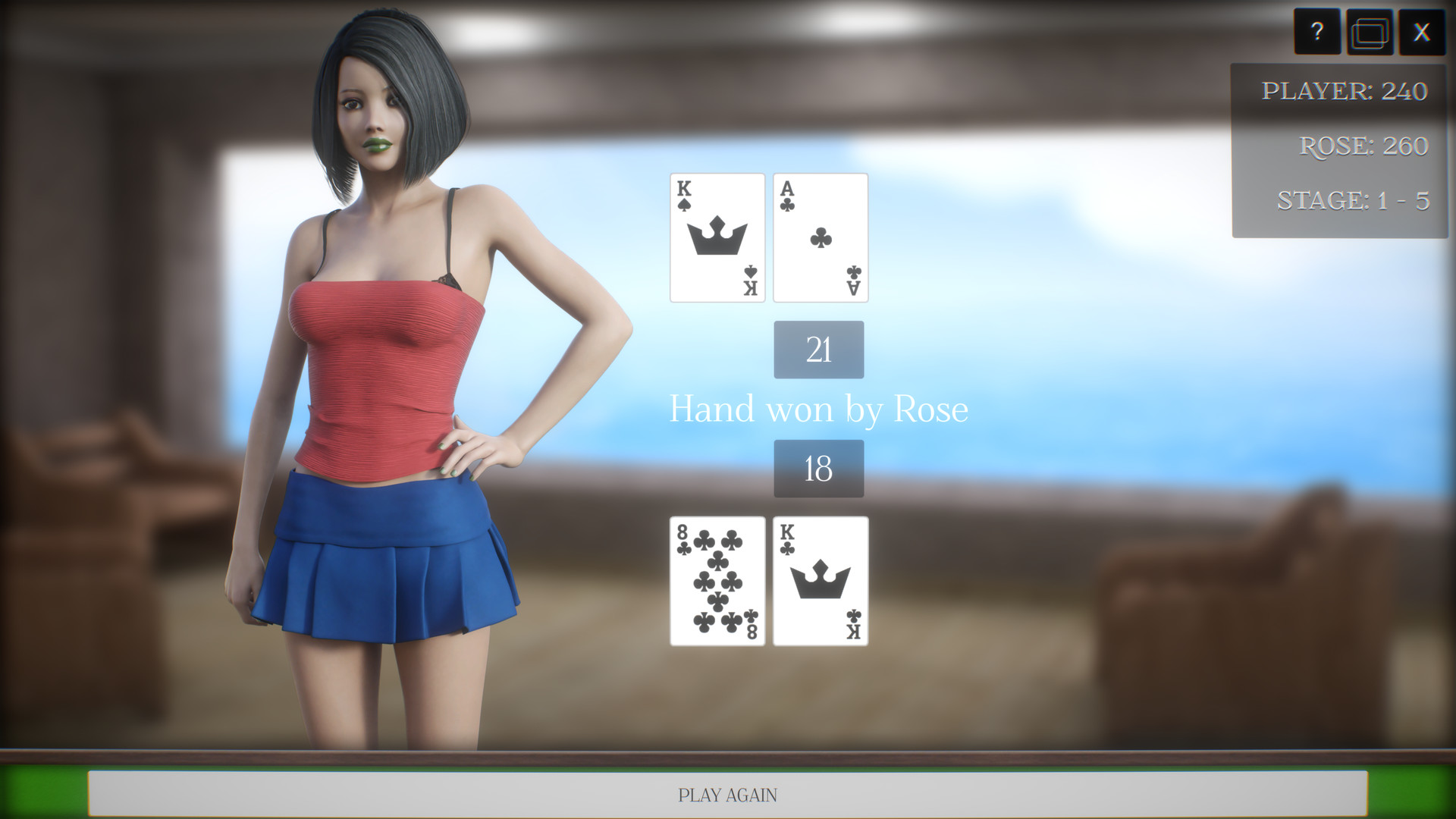Select the ROSE: 260 score label
The width and height of the screenshot is (1456, 819).
tap(1363, 146)
